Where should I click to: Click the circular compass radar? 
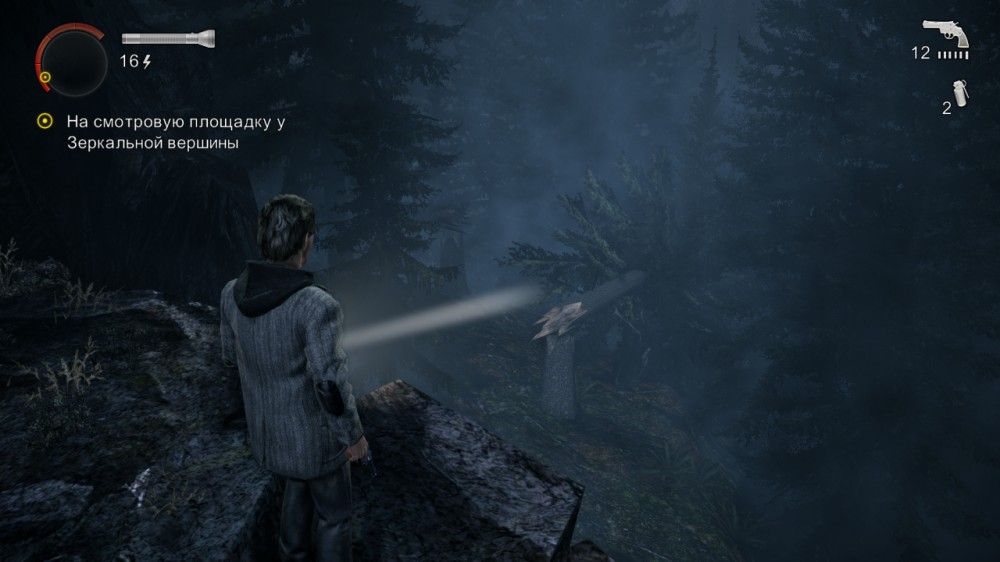[x=71, y=58]
